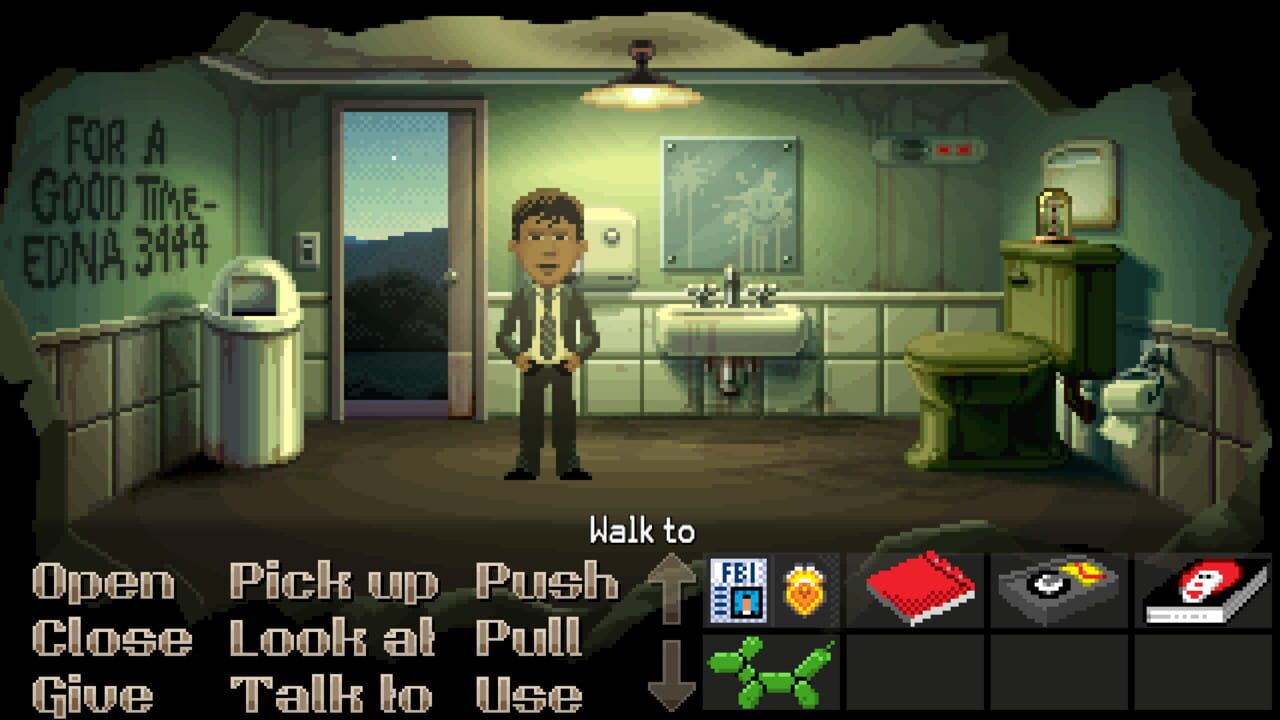Viewport: 1280px width, 720px height.
Task: Click the bathroom sink
Action: (x=728, y=330)
